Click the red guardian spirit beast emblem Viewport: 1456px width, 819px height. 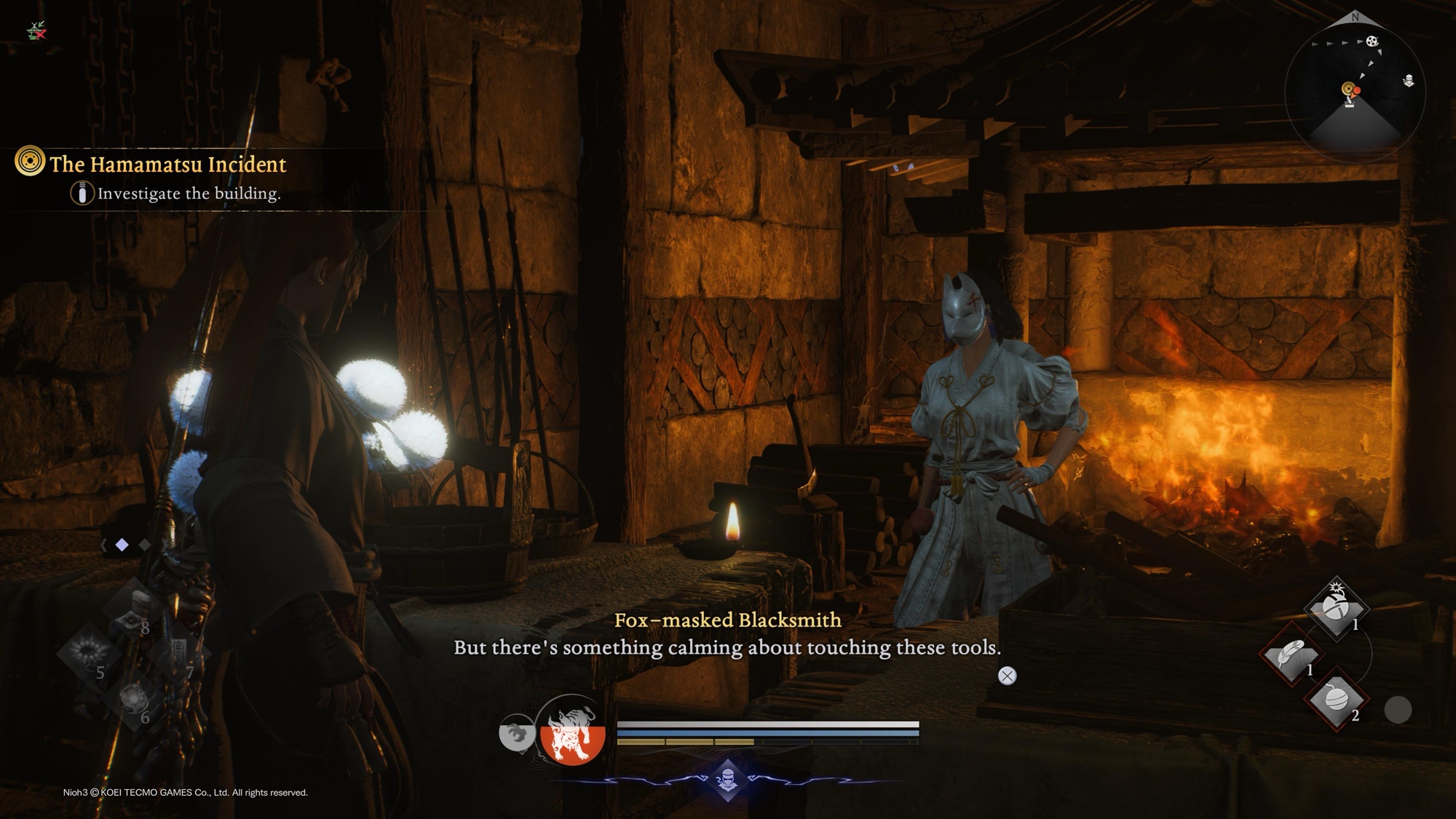tap(572, 732)
